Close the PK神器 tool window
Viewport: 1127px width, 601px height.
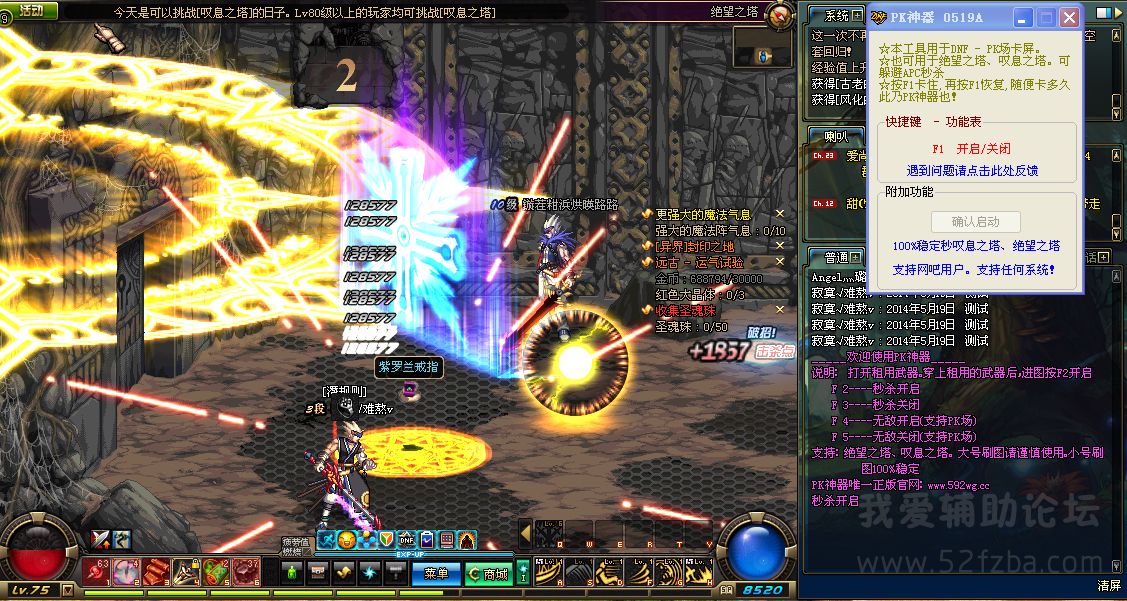(1069, 18)
